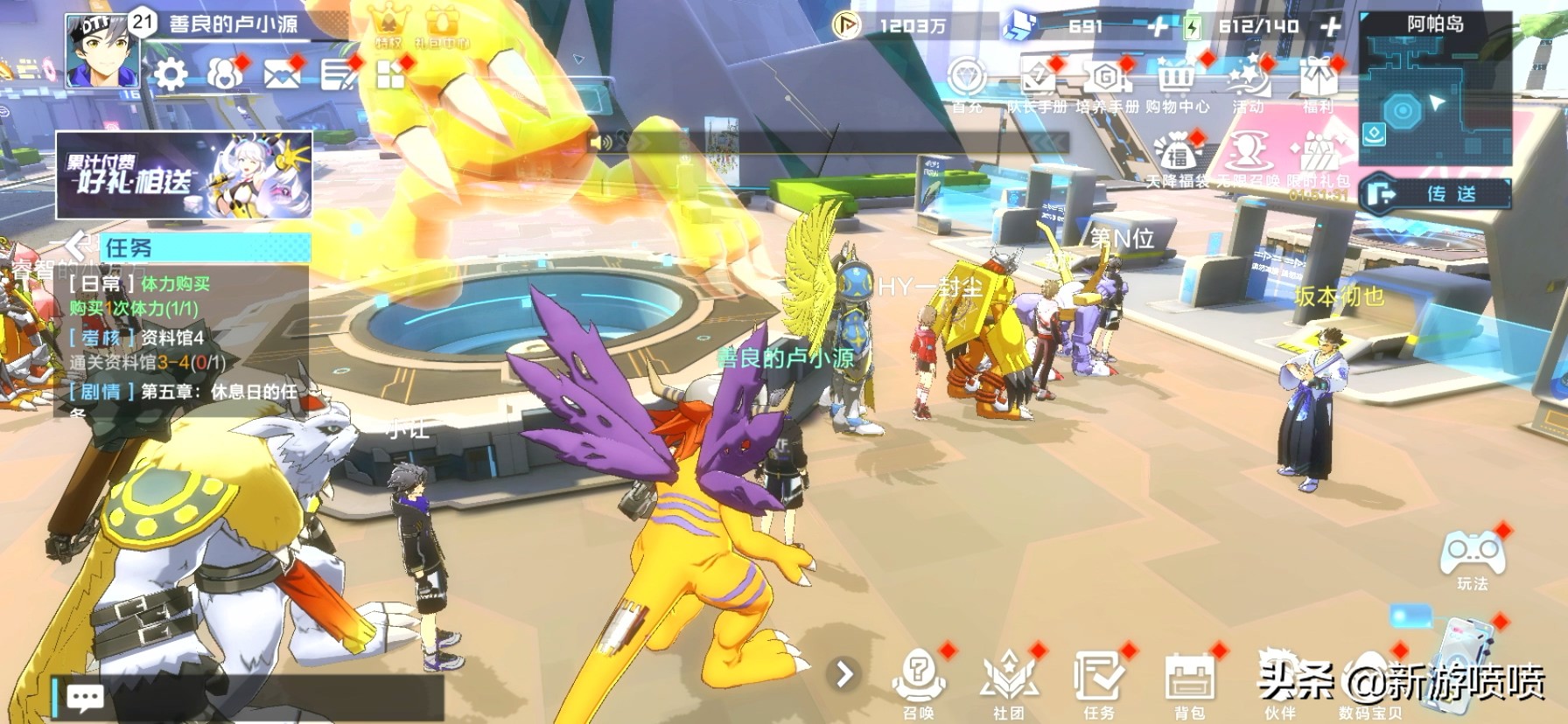The height and width of the screenshot is (724, 1568).
Task: Add stamina with the battery plus button
Action: click(1330, 27)
